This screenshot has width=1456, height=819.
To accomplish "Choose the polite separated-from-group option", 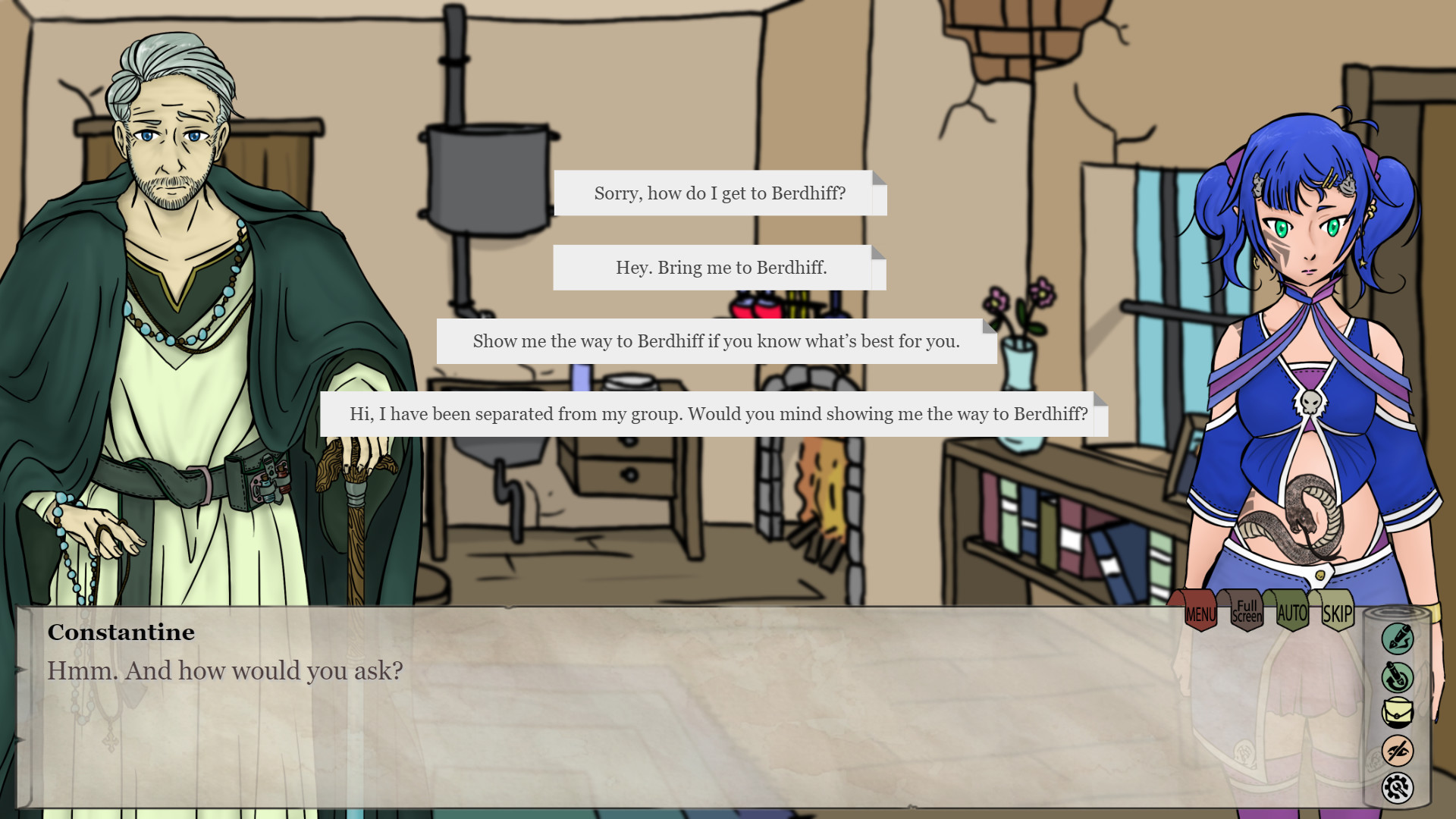I will [x=717, y=415].
